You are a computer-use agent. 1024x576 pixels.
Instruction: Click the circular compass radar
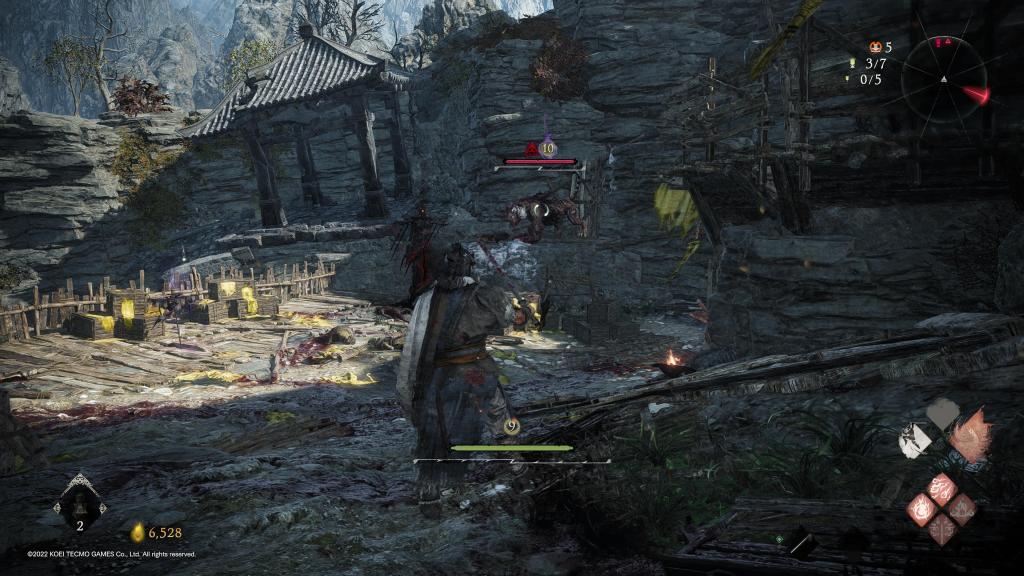(x=943, y=78)
